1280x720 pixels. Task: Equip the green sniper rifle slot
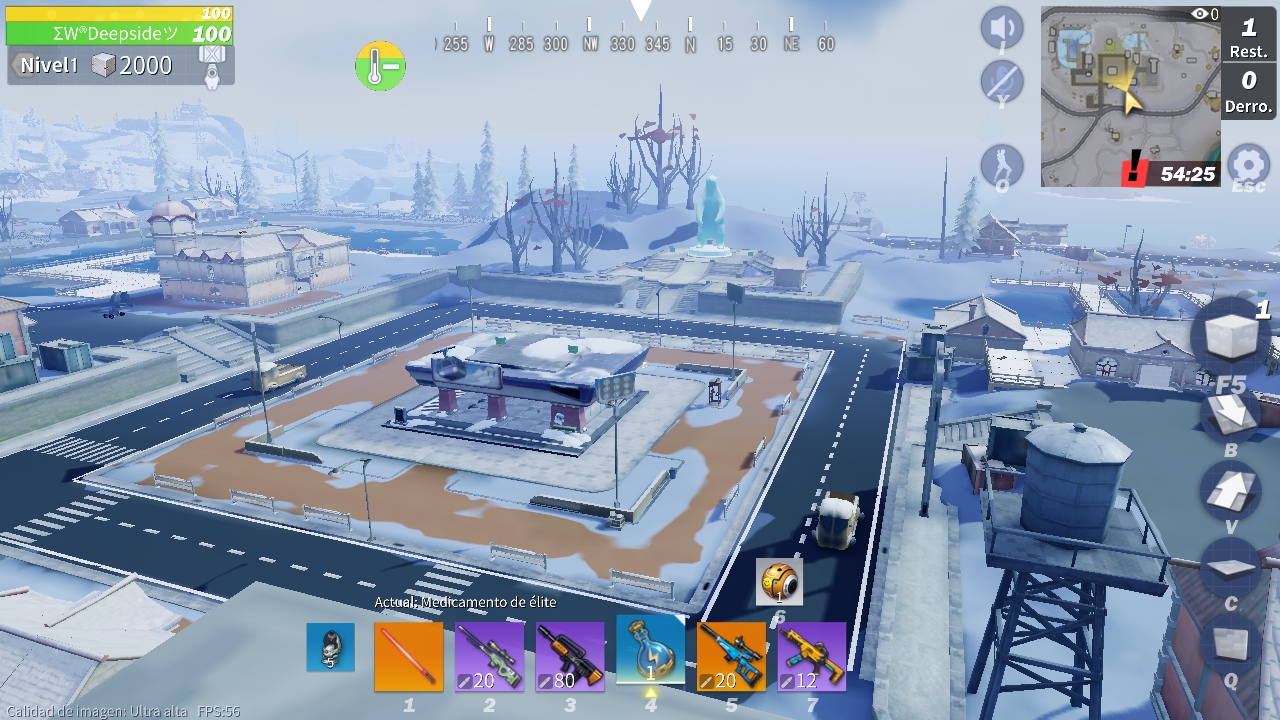[x=489, y=656]
